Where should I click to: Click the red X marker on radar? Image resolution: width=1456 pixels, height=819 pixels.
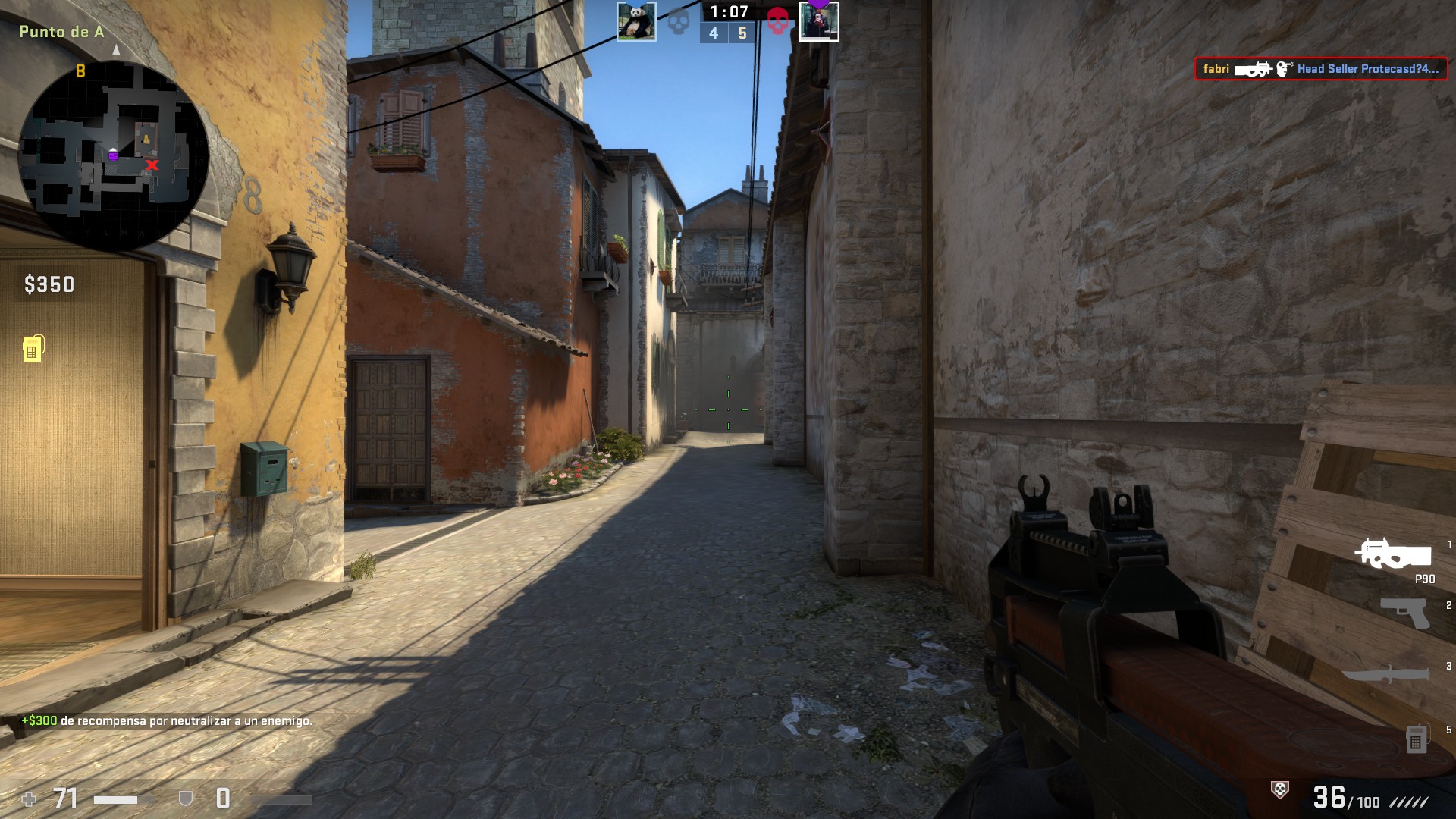[x=152, y=165]
